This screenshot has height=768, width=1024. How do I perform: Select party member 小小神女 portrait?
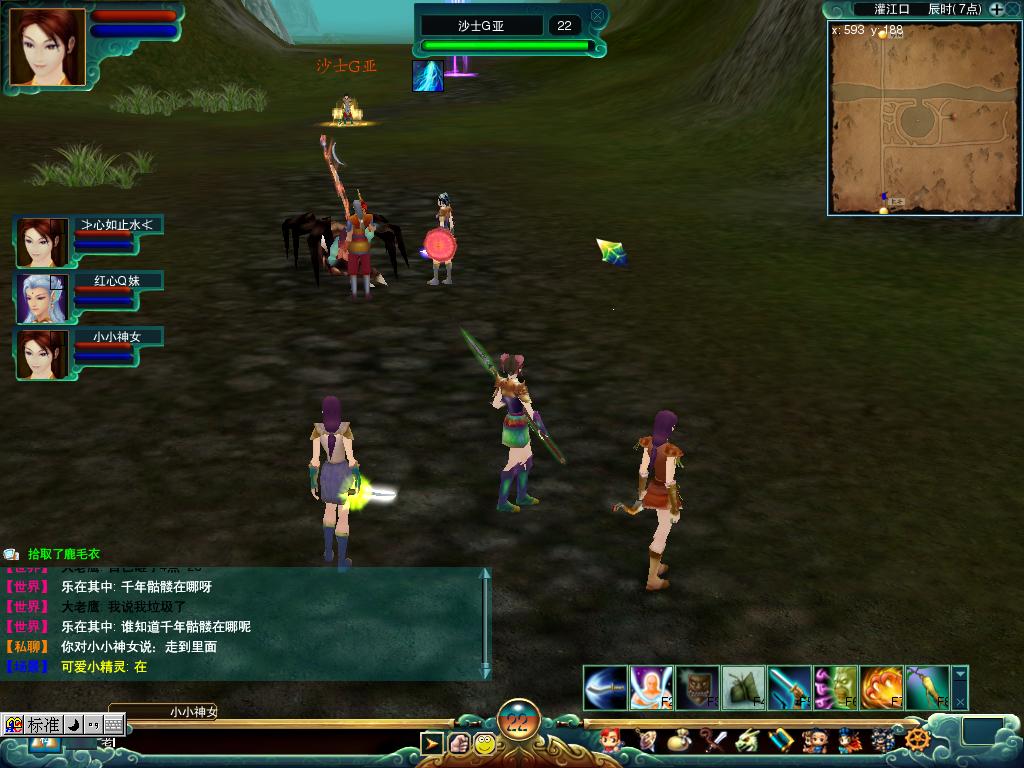(42, 355)
